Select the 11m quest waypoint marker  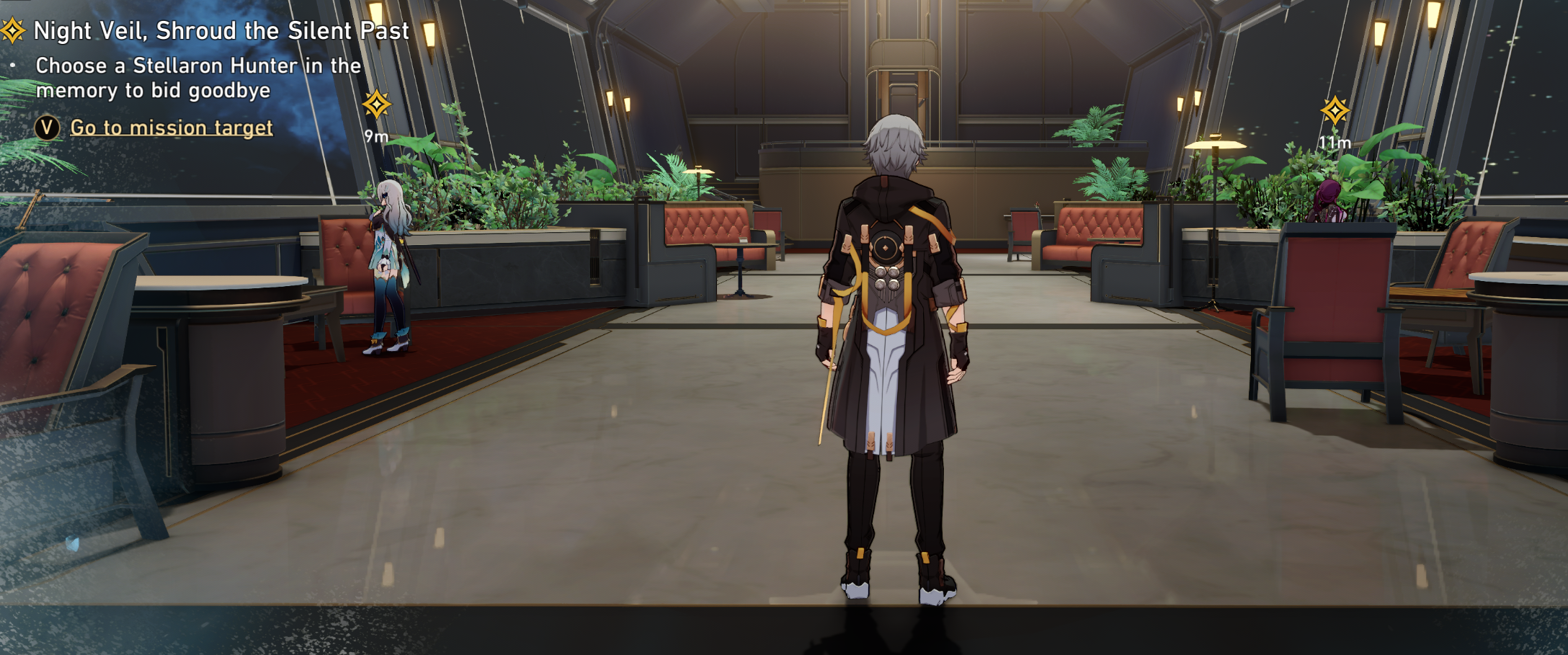coord(1335,112)
